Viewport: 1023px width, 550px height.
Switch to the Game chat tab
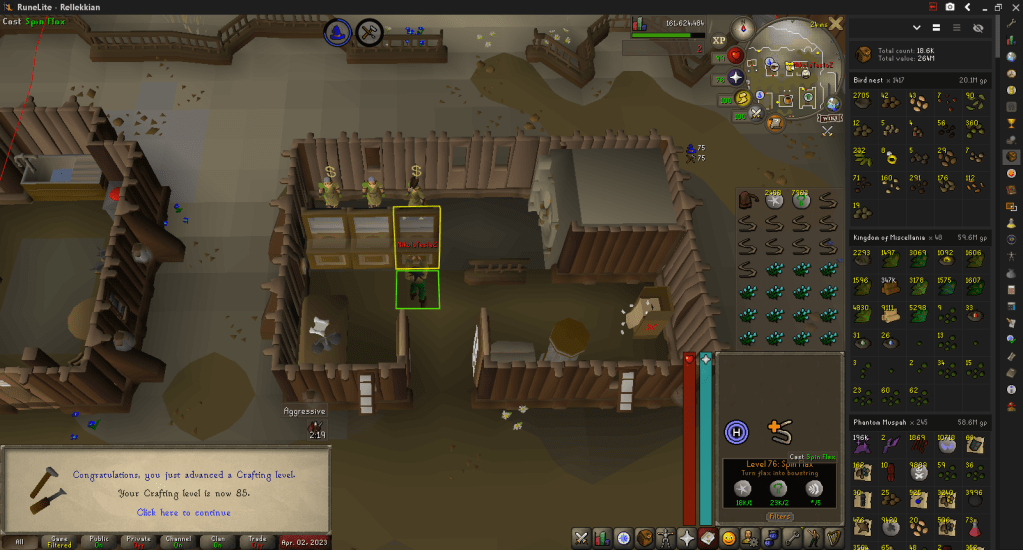coord(59,542)
